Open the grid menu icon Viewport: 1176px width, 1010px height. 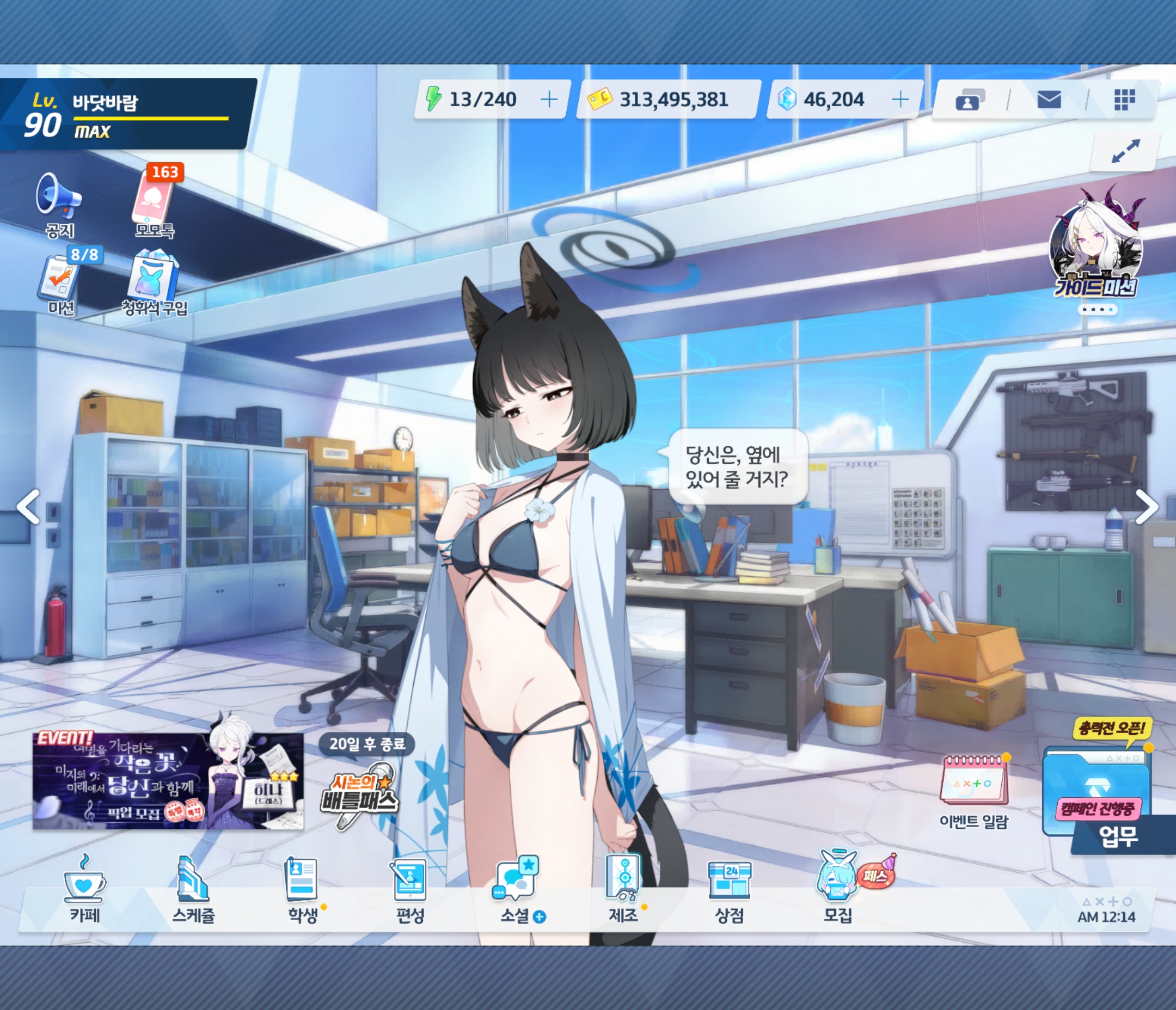[x=1124, y=100]
